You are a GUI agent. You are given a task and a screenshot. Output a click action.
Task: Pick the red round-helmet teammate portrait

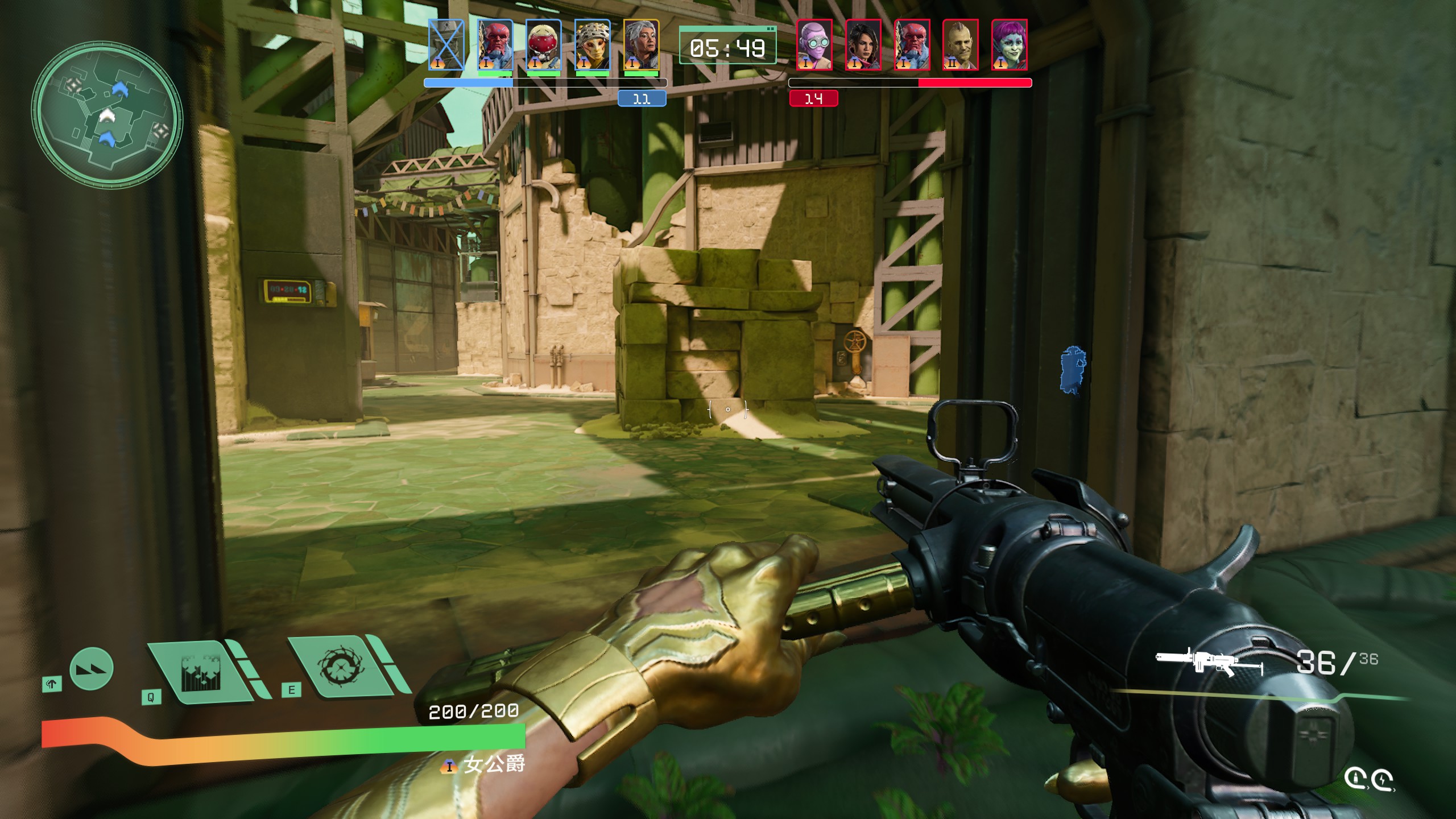click(543, 45)
